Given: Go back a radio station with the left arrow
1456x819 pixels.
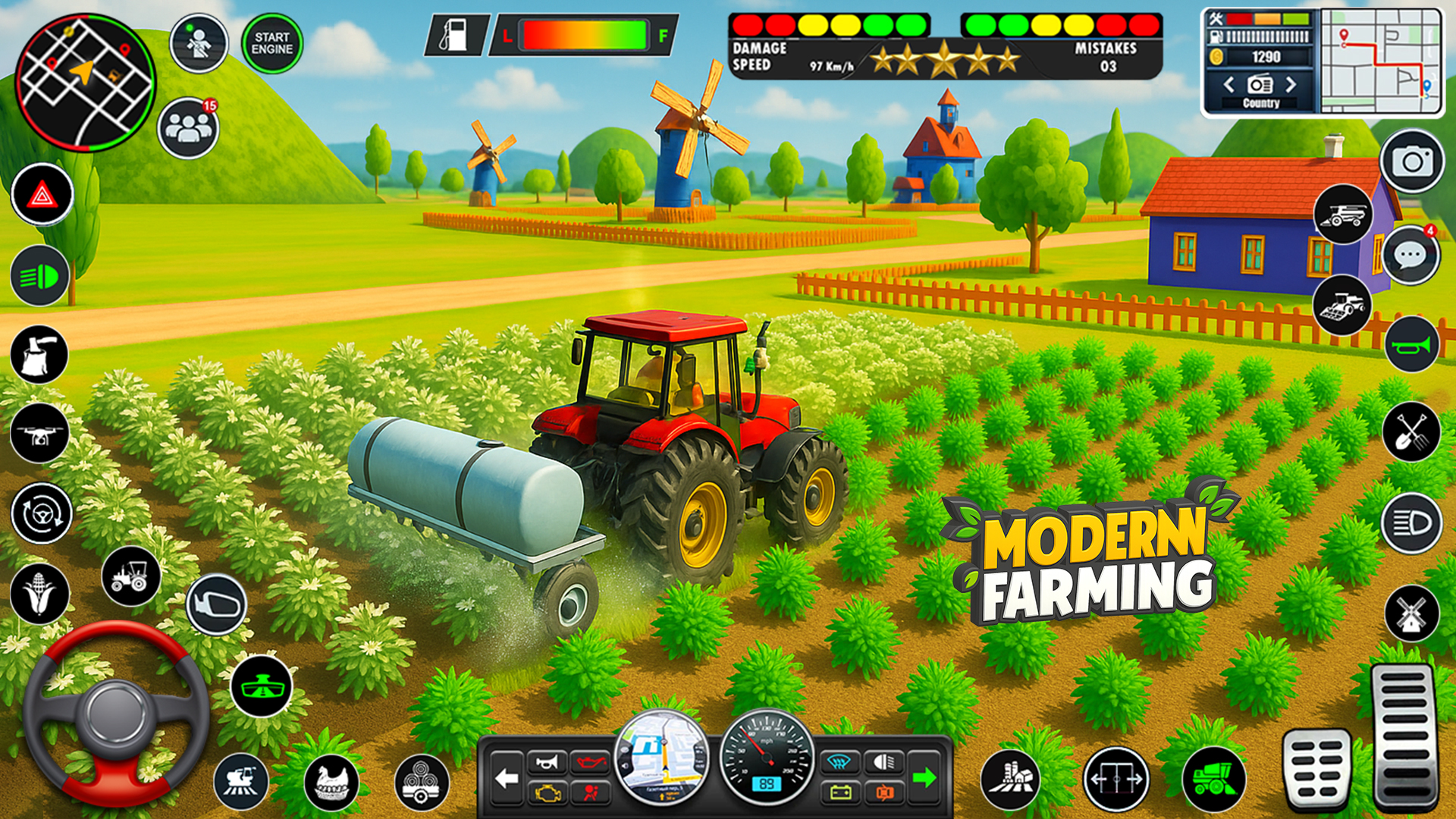Looking at the screenshot, I should 1229,85.
